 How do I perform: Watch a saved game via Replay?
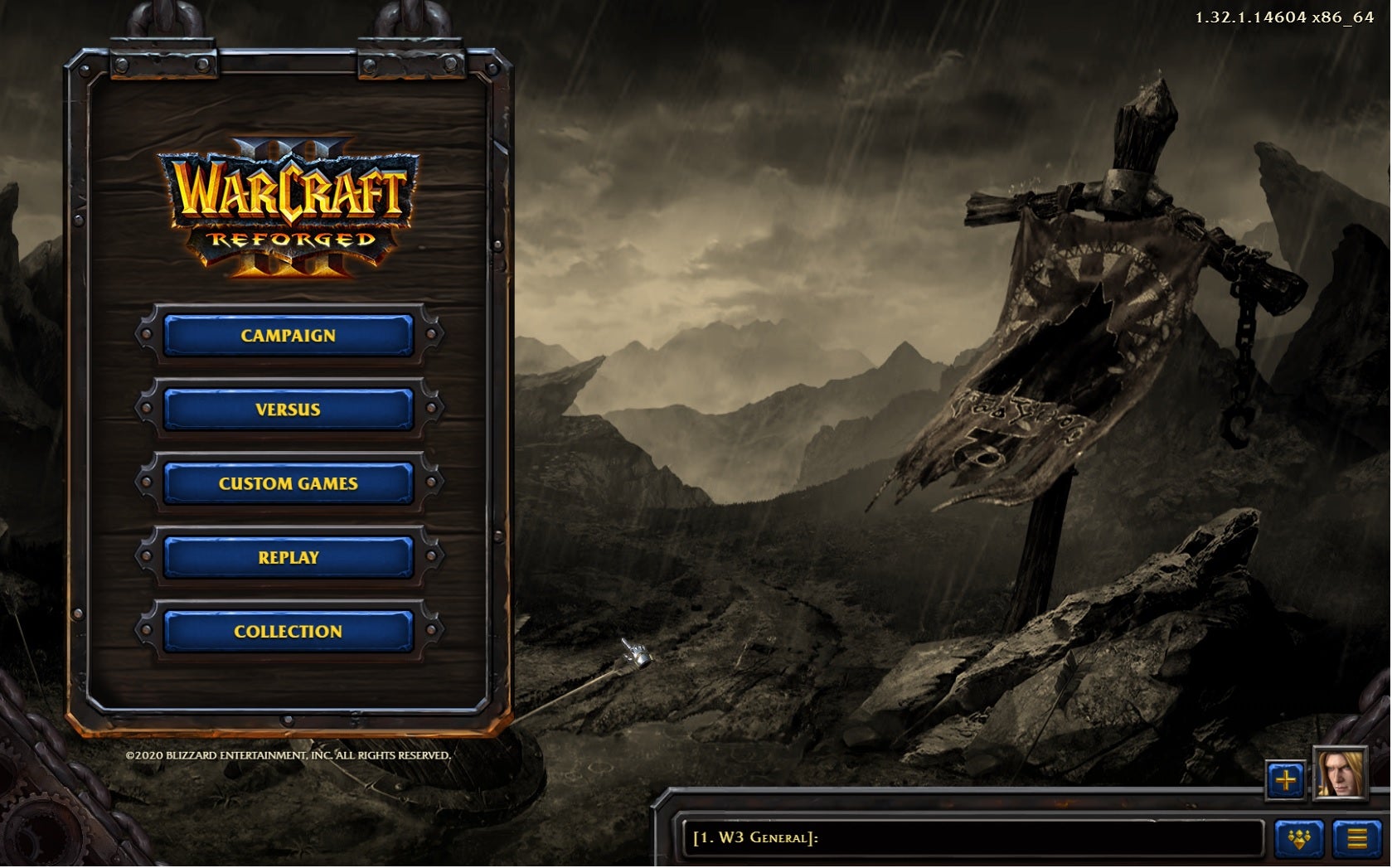click(288, 557)
